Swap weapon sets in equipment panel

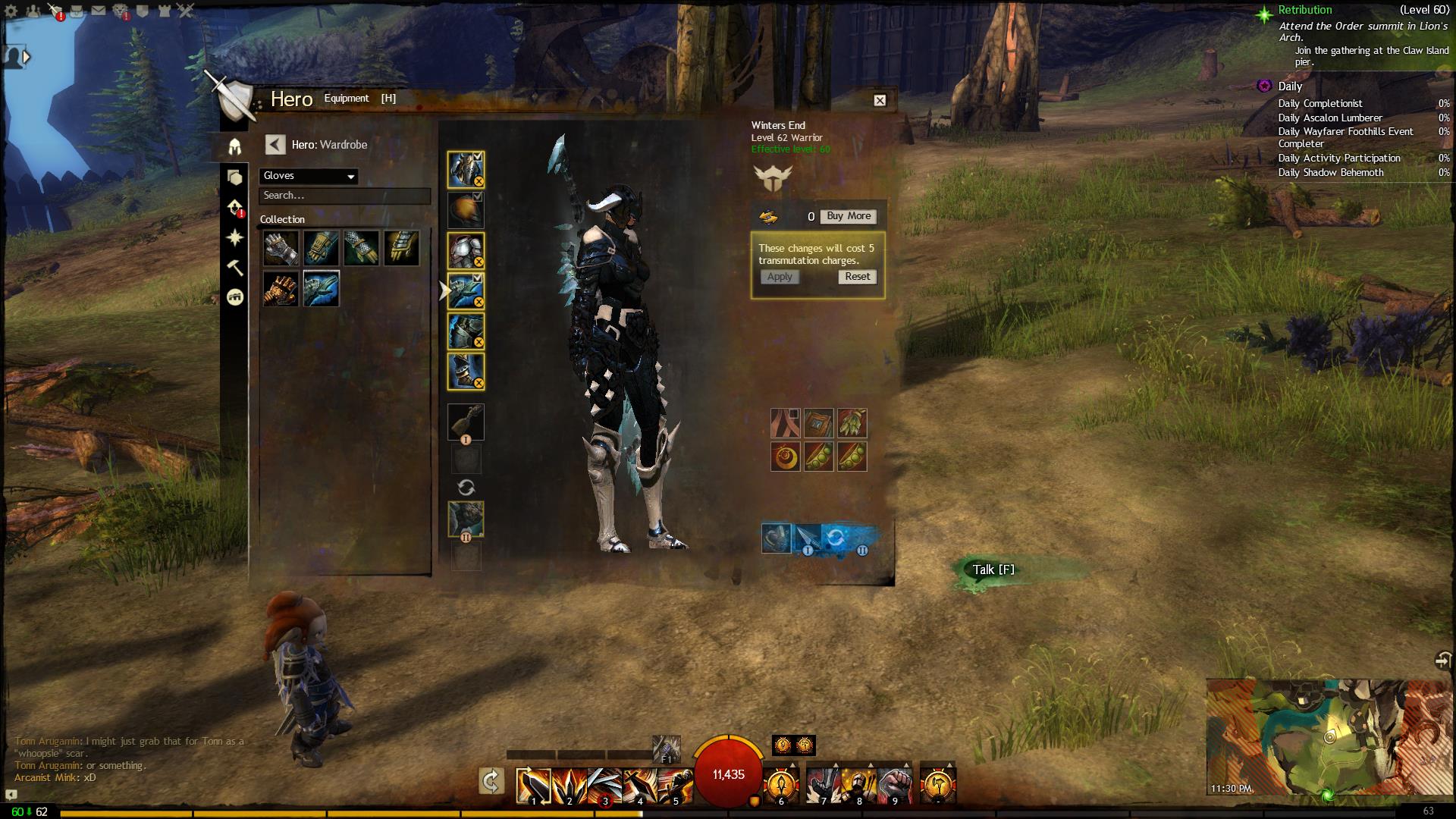[466, 488]
